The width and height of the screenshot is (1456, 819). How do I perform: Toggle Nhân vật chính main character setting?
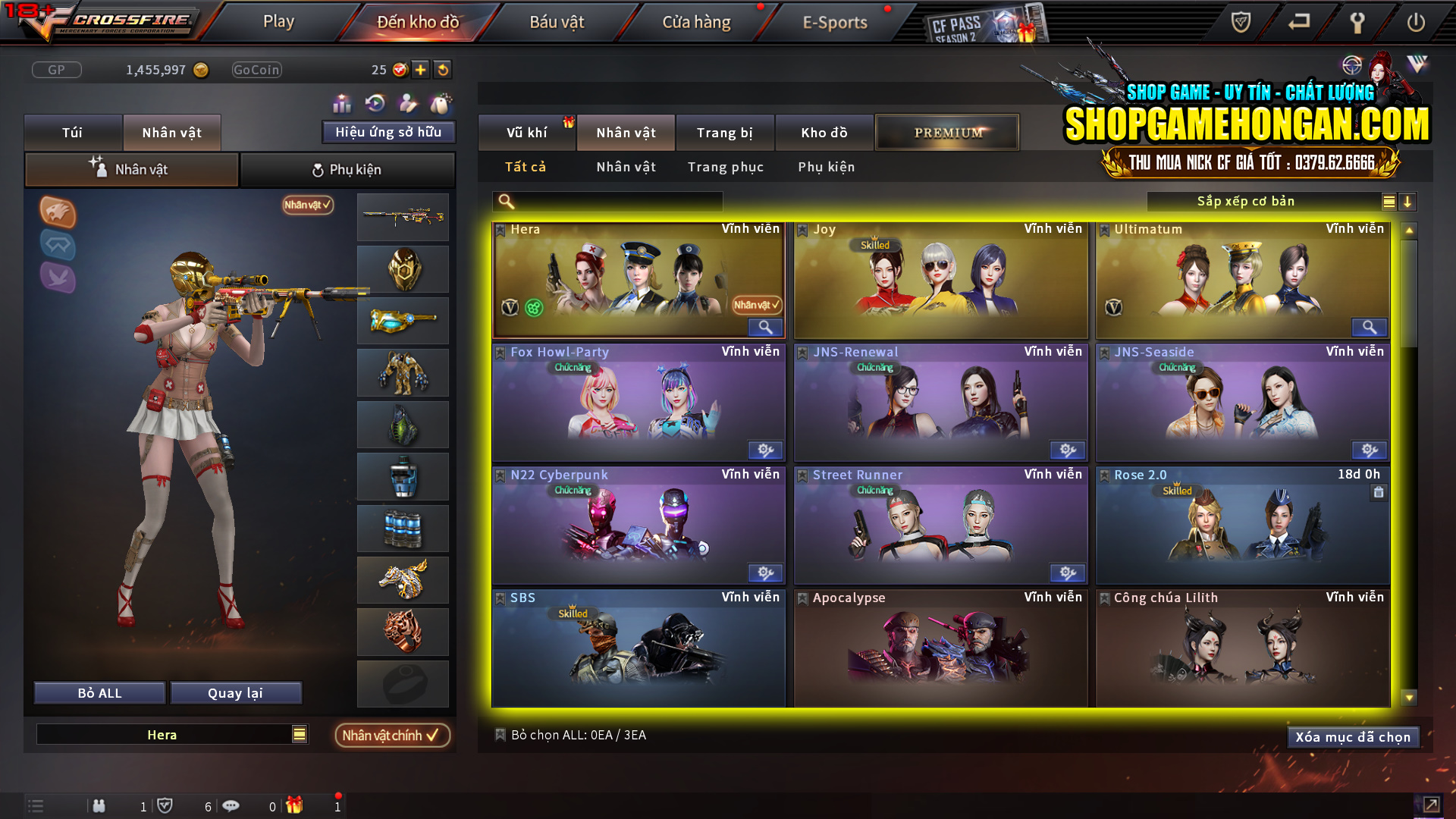392,735
